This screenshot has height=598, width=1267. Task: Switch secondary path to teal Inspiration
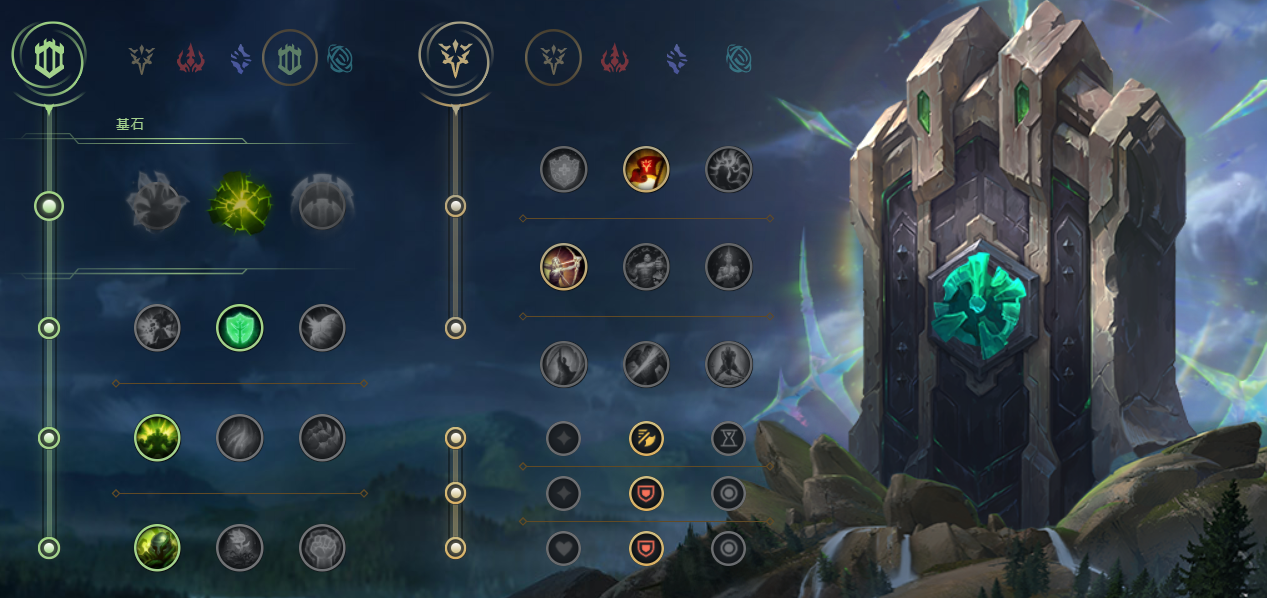[x=739, y=60]
